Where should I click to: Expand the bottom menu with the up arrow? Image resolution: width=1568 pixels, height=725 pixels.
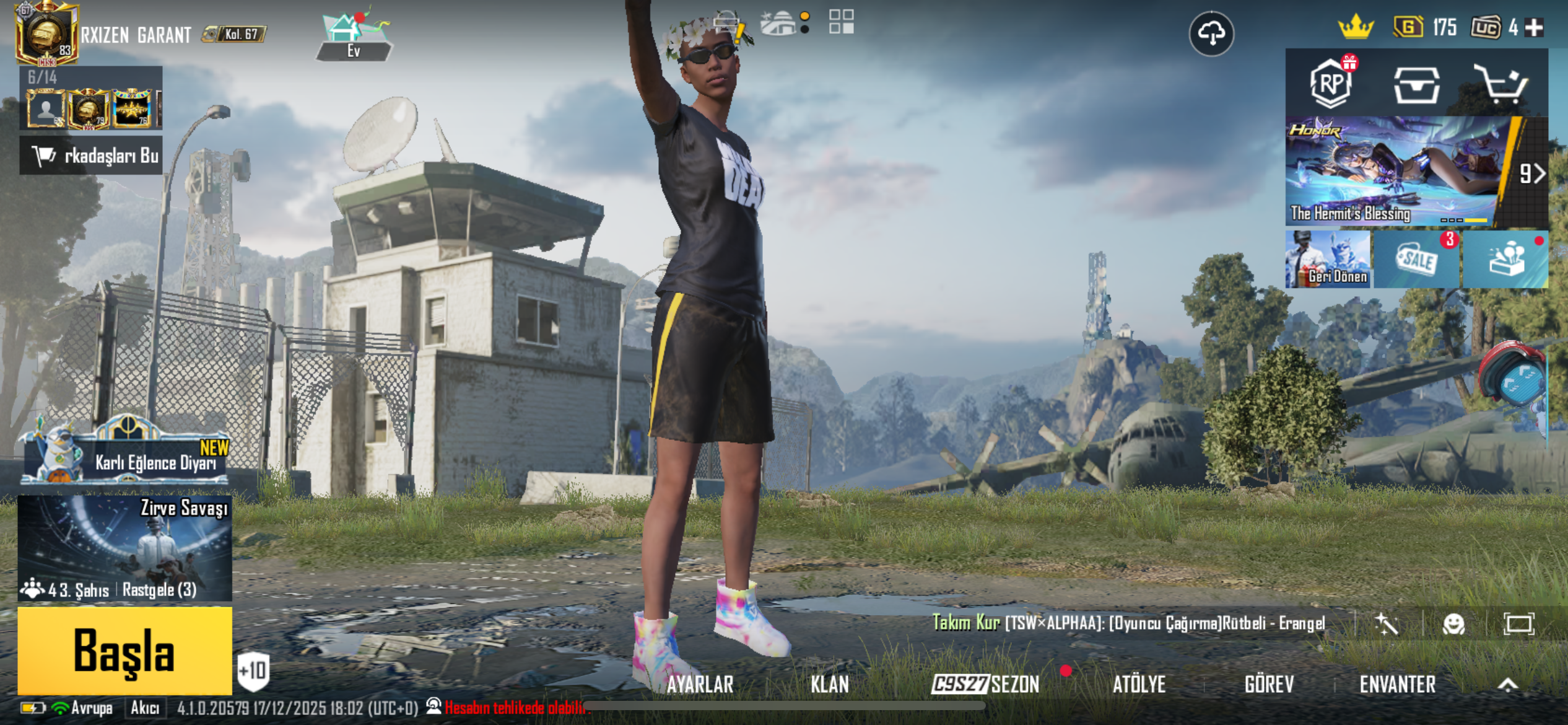click(x=1508, y=684)
